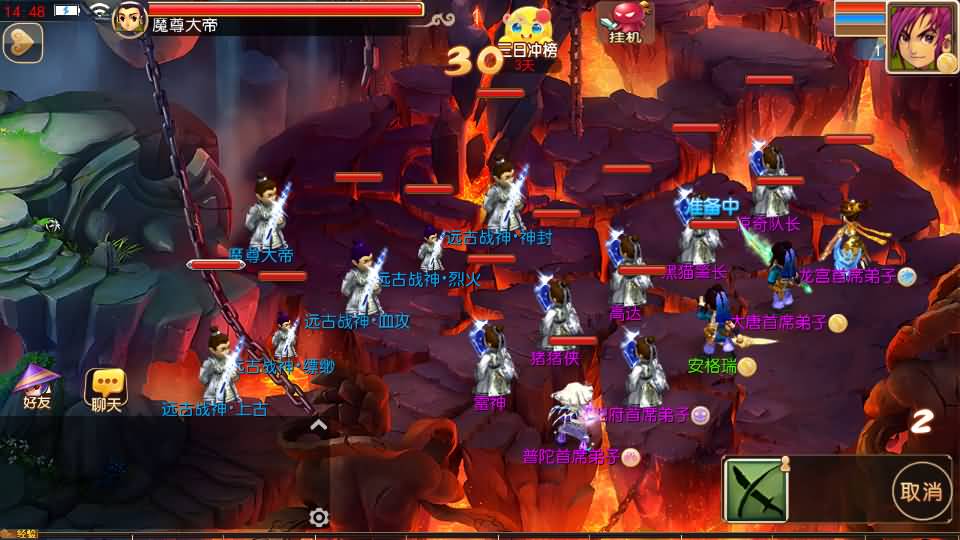This screenshot has height=540, width=960.
Task: Expand the chat panel with the up chevron
Action: (318, 425)
